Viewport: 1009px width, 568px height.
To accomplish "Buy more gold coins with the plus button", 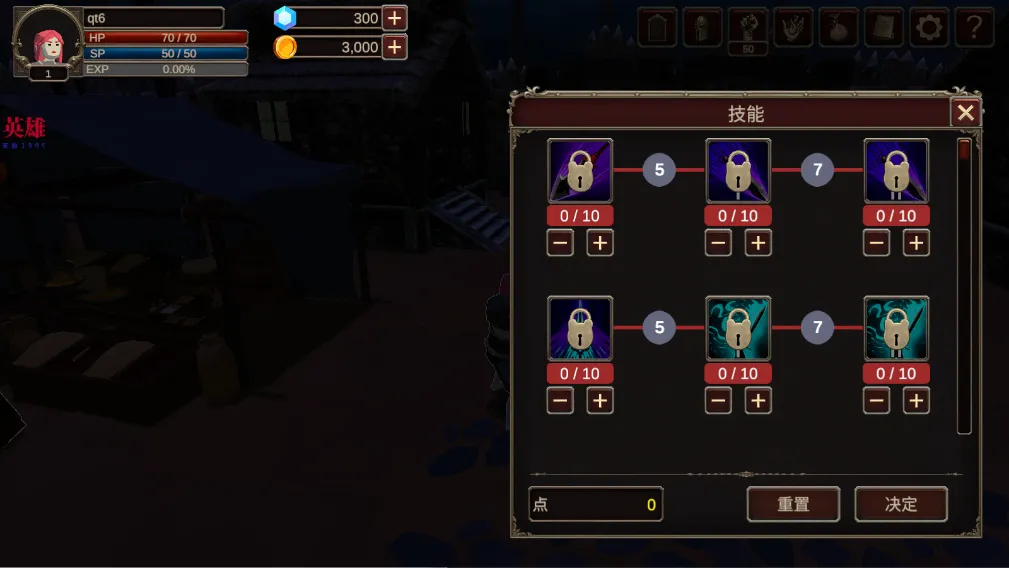I will 395,47.
